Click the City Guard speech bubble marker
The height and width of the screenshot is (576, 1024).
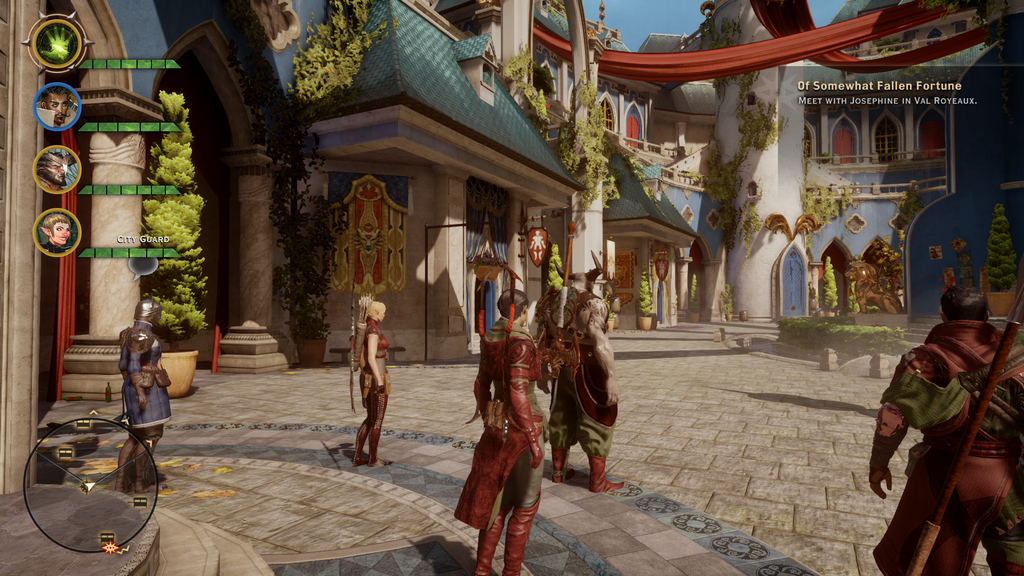[142, 264]
